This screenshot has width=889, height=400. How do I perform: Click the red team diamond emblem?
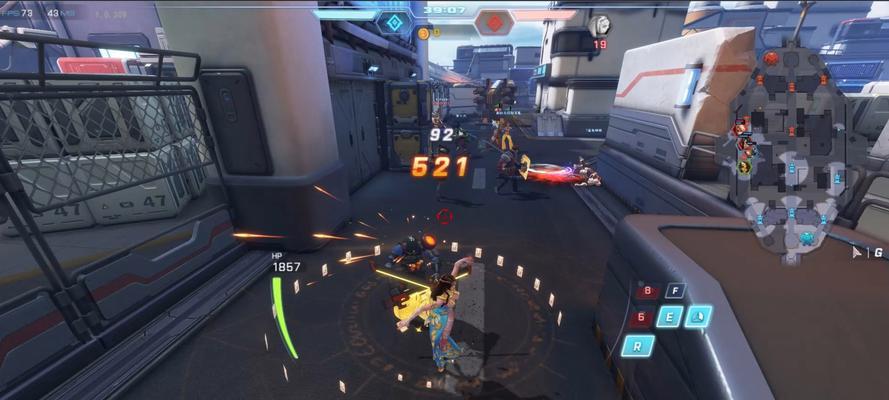(493, 21)
